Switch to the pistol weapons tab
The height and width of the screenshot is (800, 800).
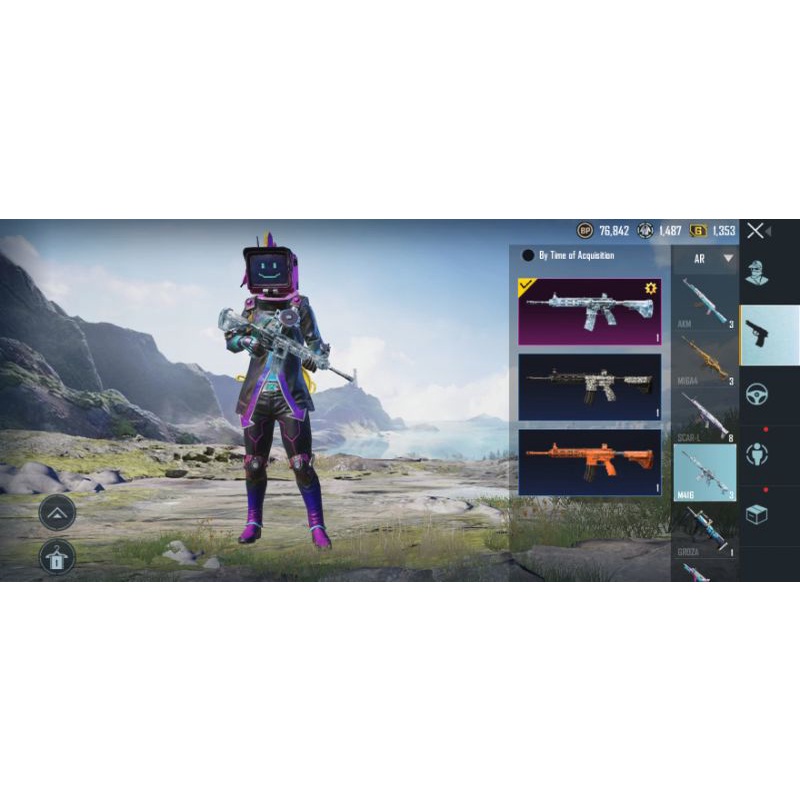[x=768, y=335]
